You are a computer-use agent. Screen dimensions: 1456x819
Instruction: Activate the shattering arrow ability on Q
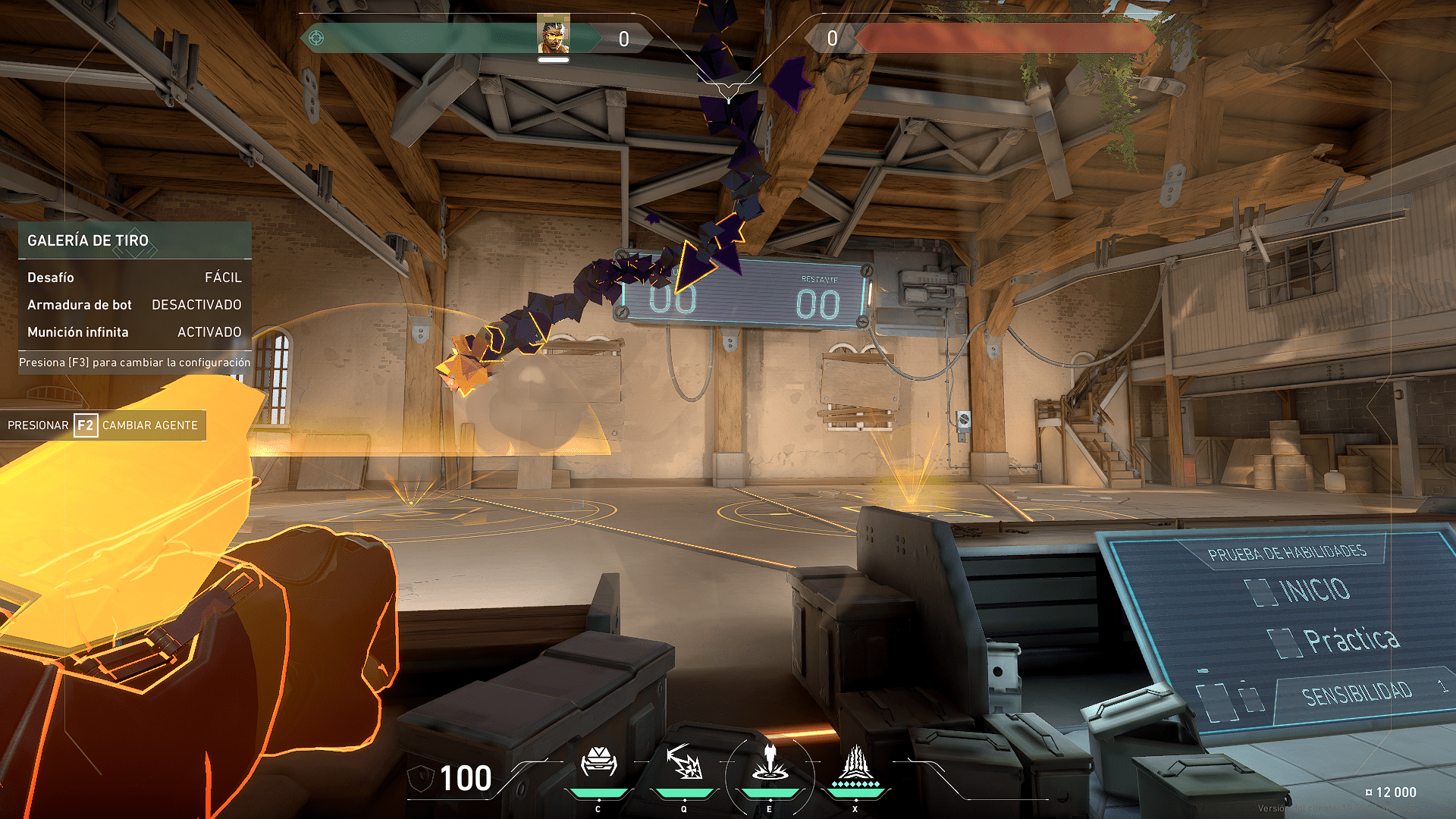(x=684, y=762)
